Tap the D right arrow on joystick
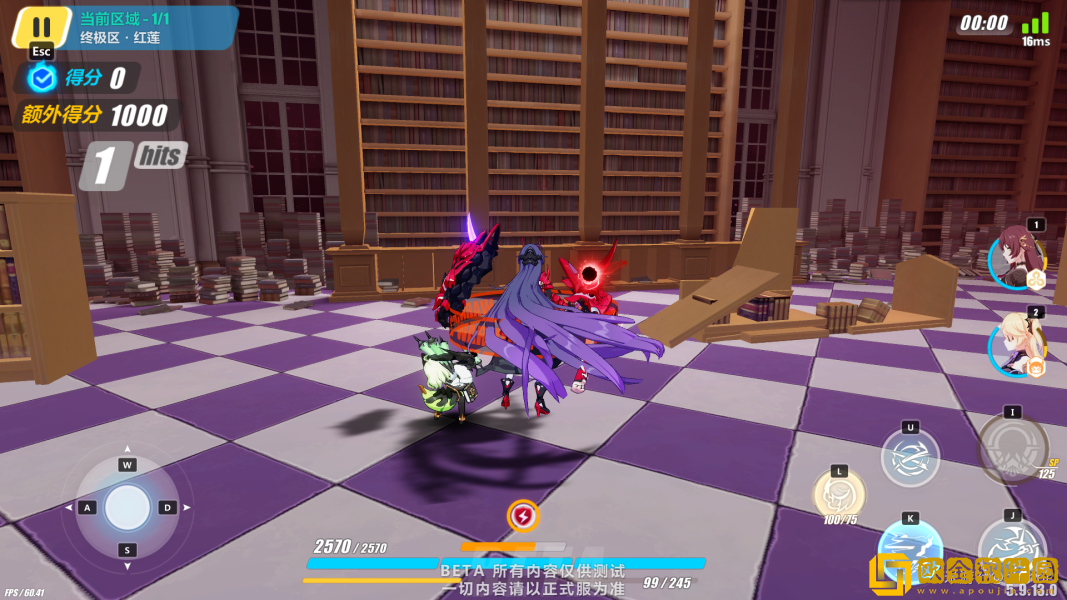The width and height of the screenshot is (1067, 600). click(x=168, y=508)
